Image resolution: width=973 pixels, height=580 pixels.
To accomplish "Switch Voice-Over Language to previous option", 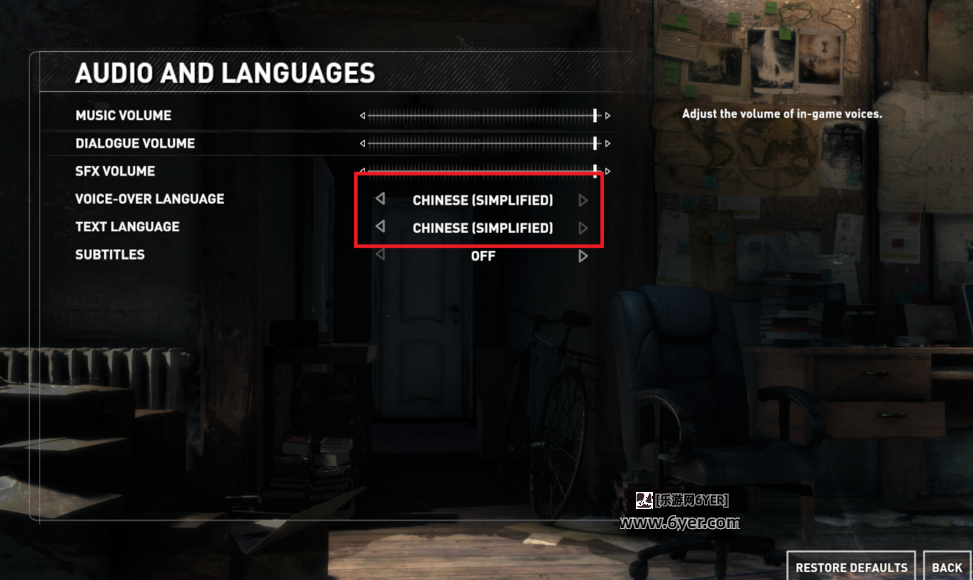I will point(380,199).
